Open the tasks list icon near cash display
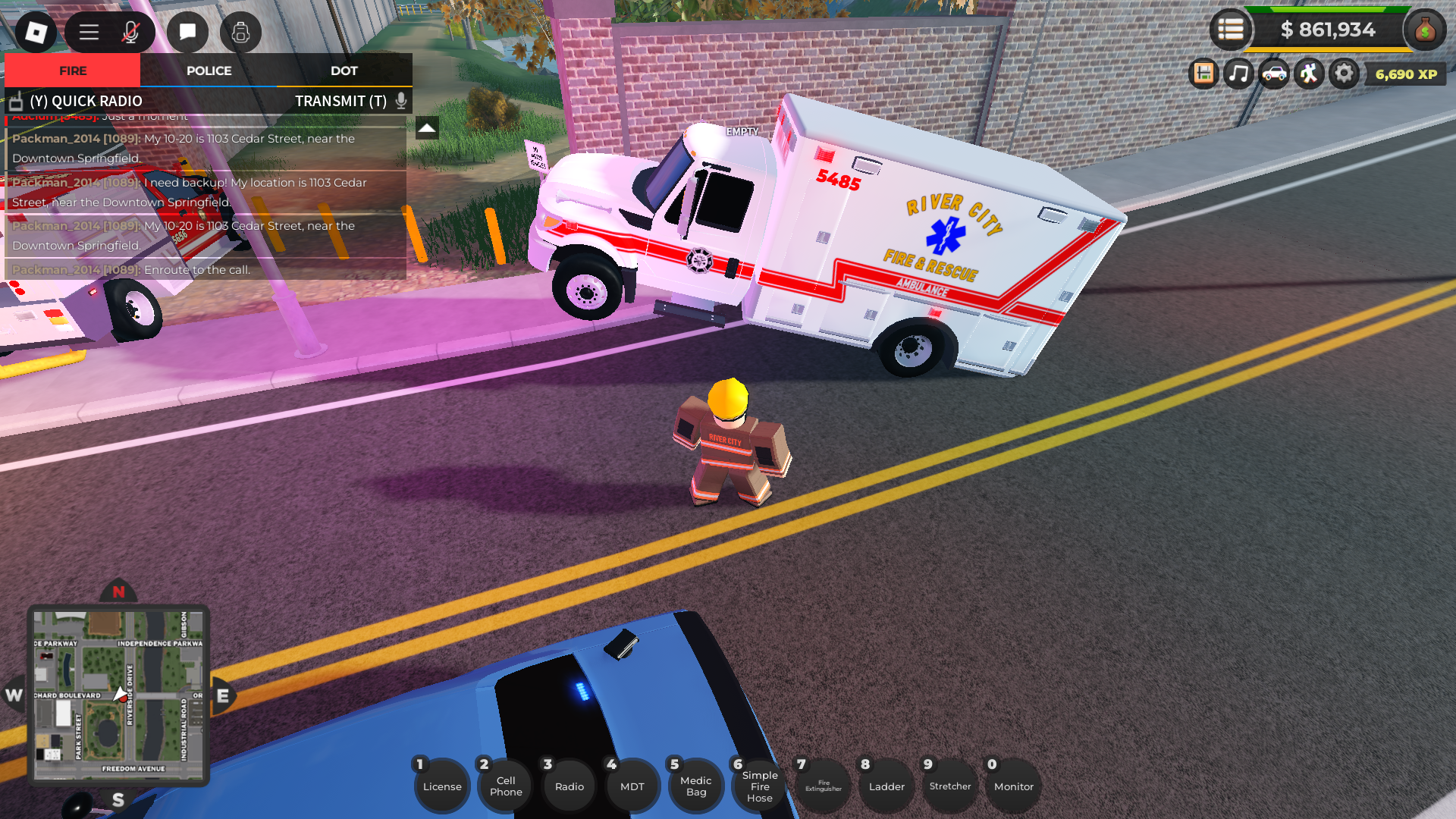Image resolution: width=1456 pixels, height=819 pixels. coord(1232,30)
